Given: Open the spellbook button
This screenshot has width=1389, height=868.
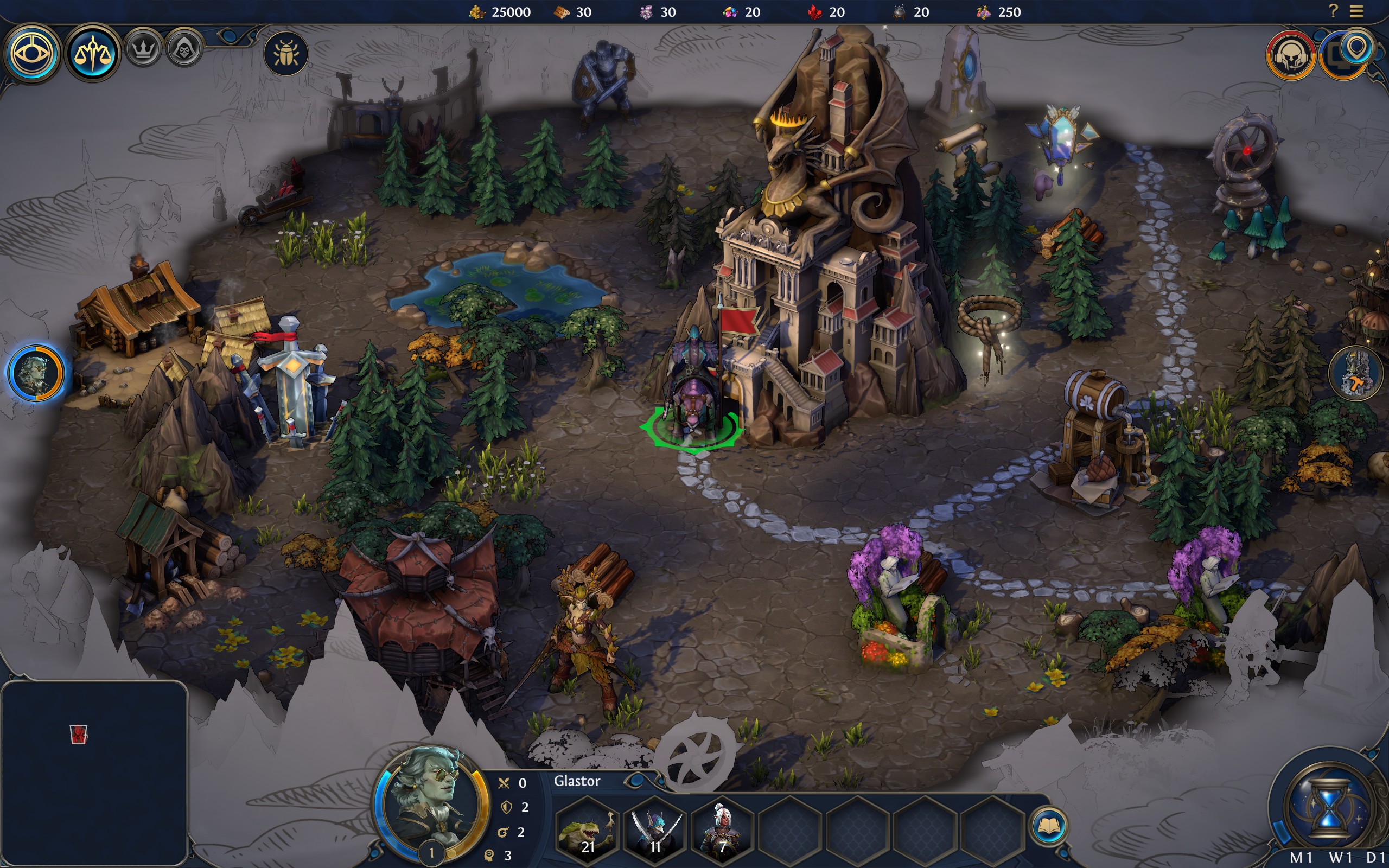Looking at the screenshot, I should point(1049,826).
